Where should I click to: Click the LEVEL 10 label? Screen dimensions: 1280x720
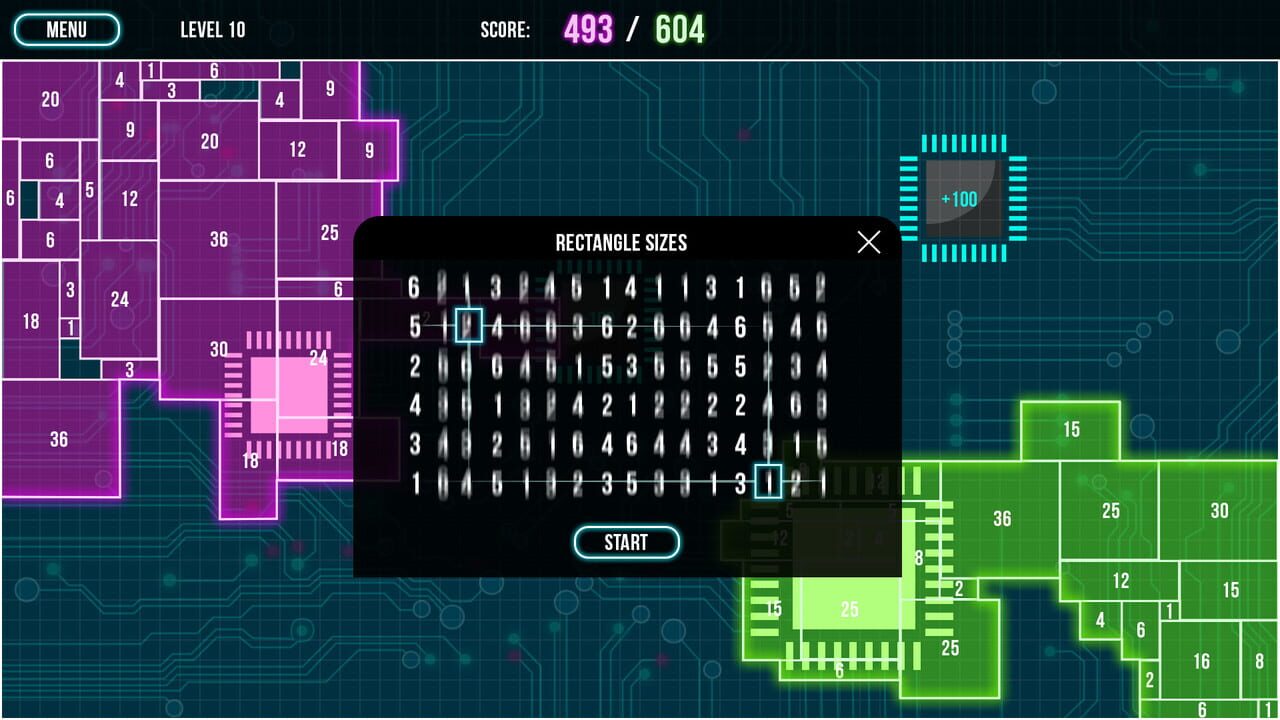(212, 29)
